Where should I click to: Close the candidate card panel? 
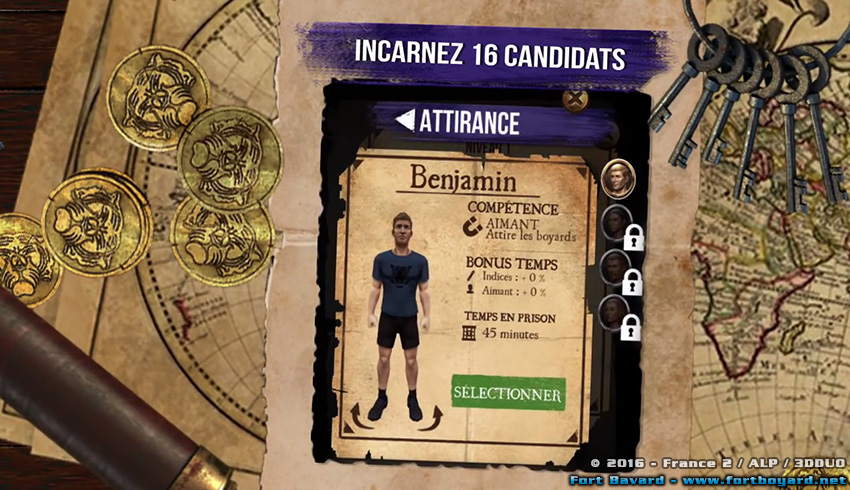click(x=575, y=101)
